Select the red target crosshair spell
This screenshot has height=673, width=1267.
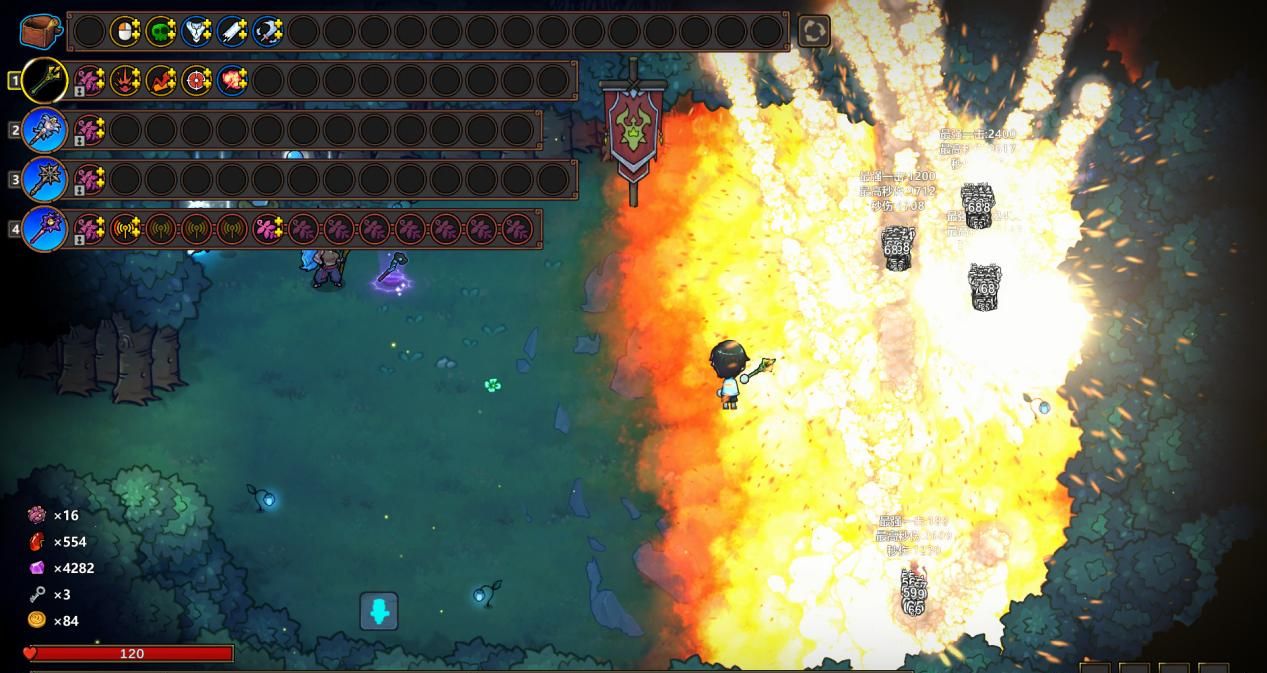point(196,80)
